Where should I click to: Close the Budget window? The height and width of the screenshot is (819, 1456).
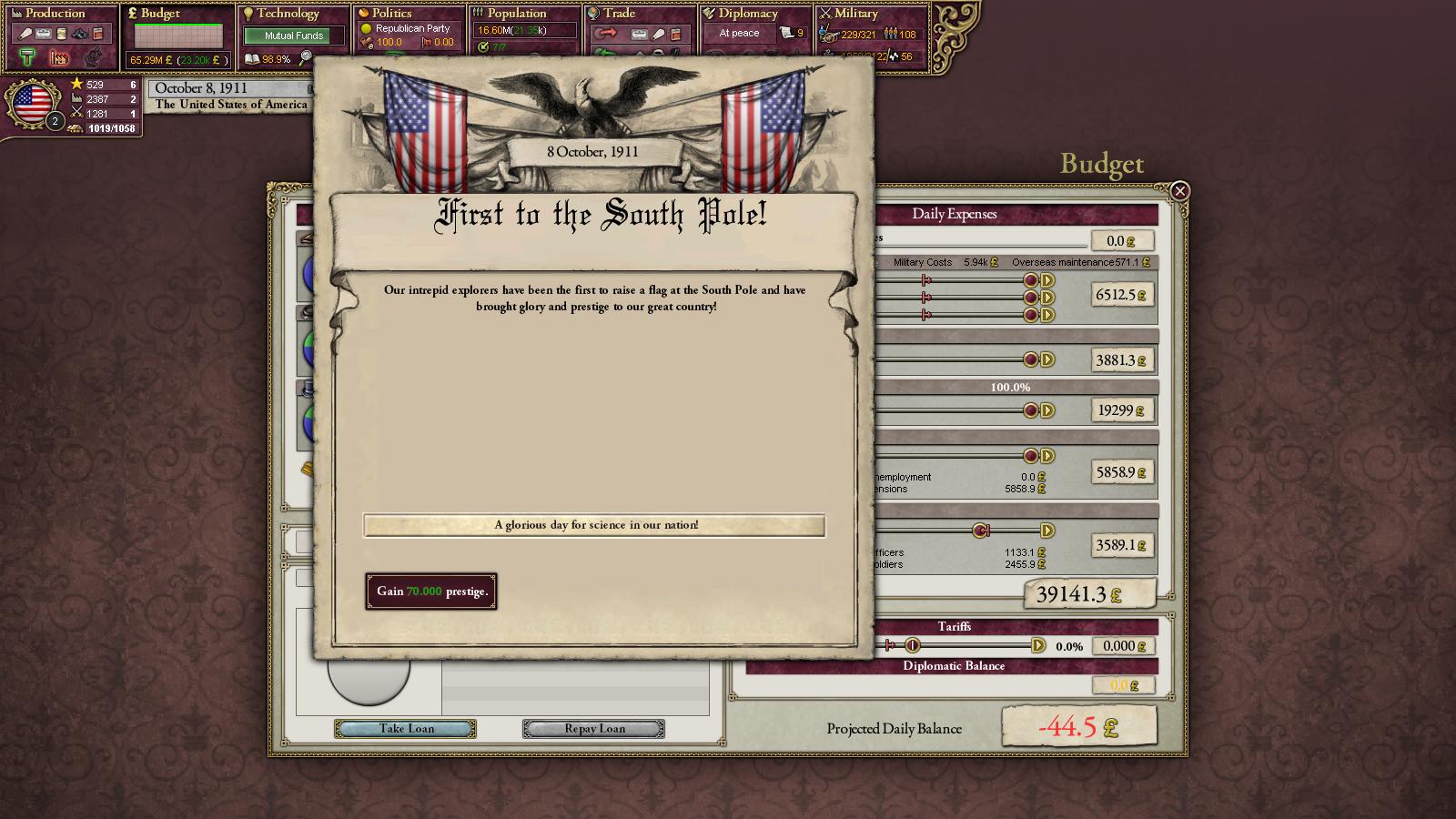(x=1179, y=191)
